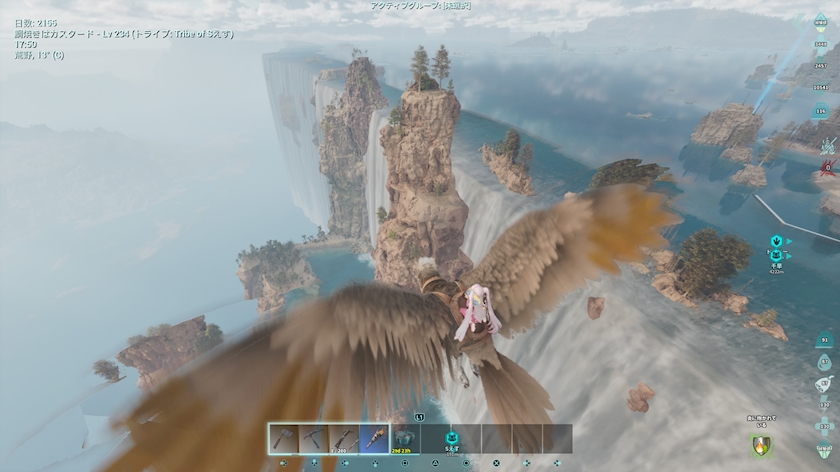Screen dimensions: 840x472
Task: Choose the highlighted torch hotbar slot
Action: (374, 439)
